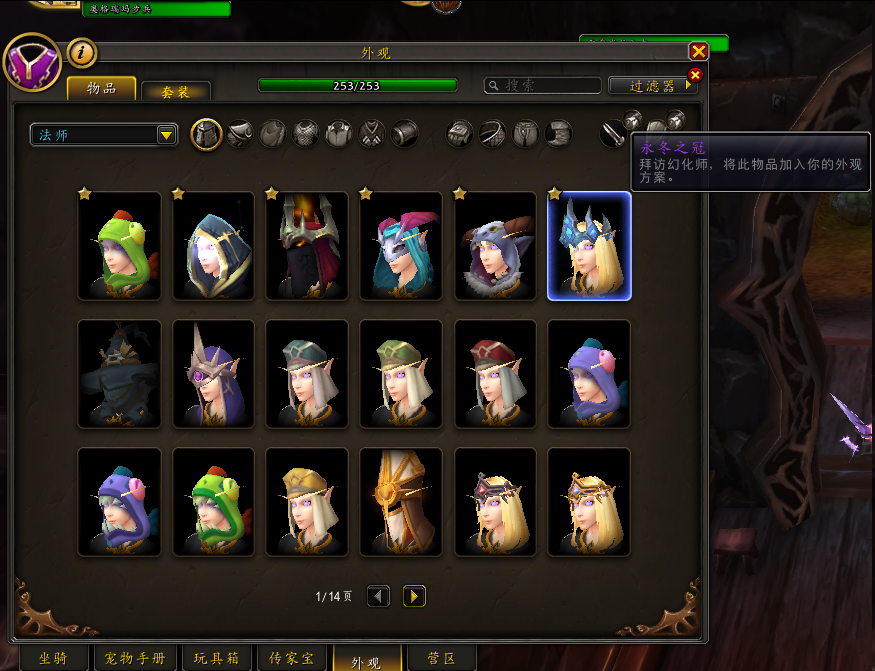Switch to the 套装 sets tab
The image size is (875, 671).
click(x=176, y=91)
